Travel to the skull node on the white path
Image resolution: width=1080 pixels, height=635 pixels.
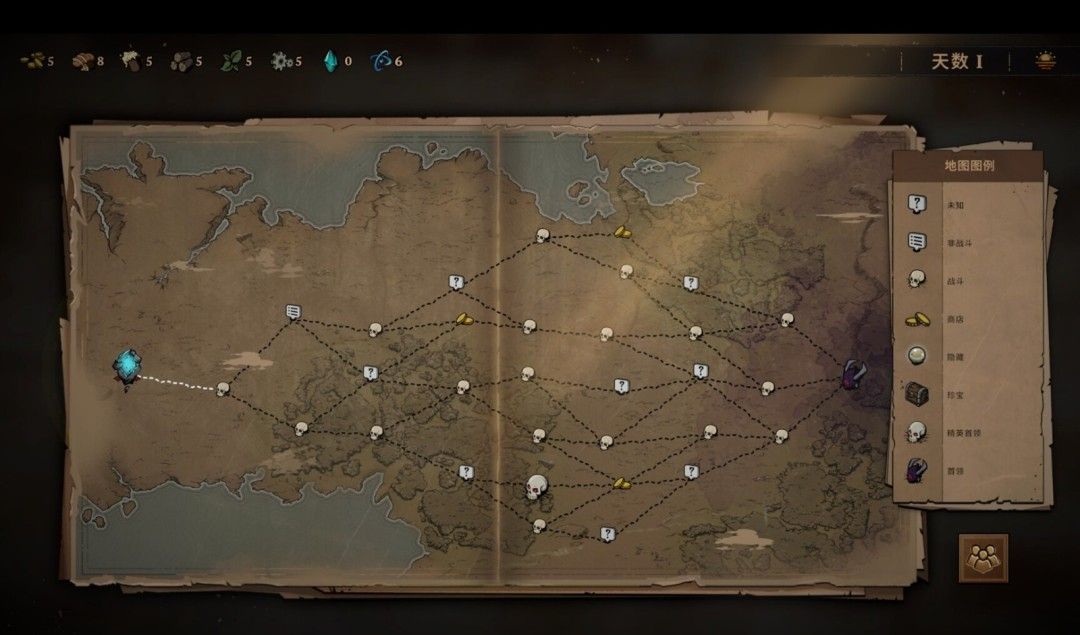223,388
